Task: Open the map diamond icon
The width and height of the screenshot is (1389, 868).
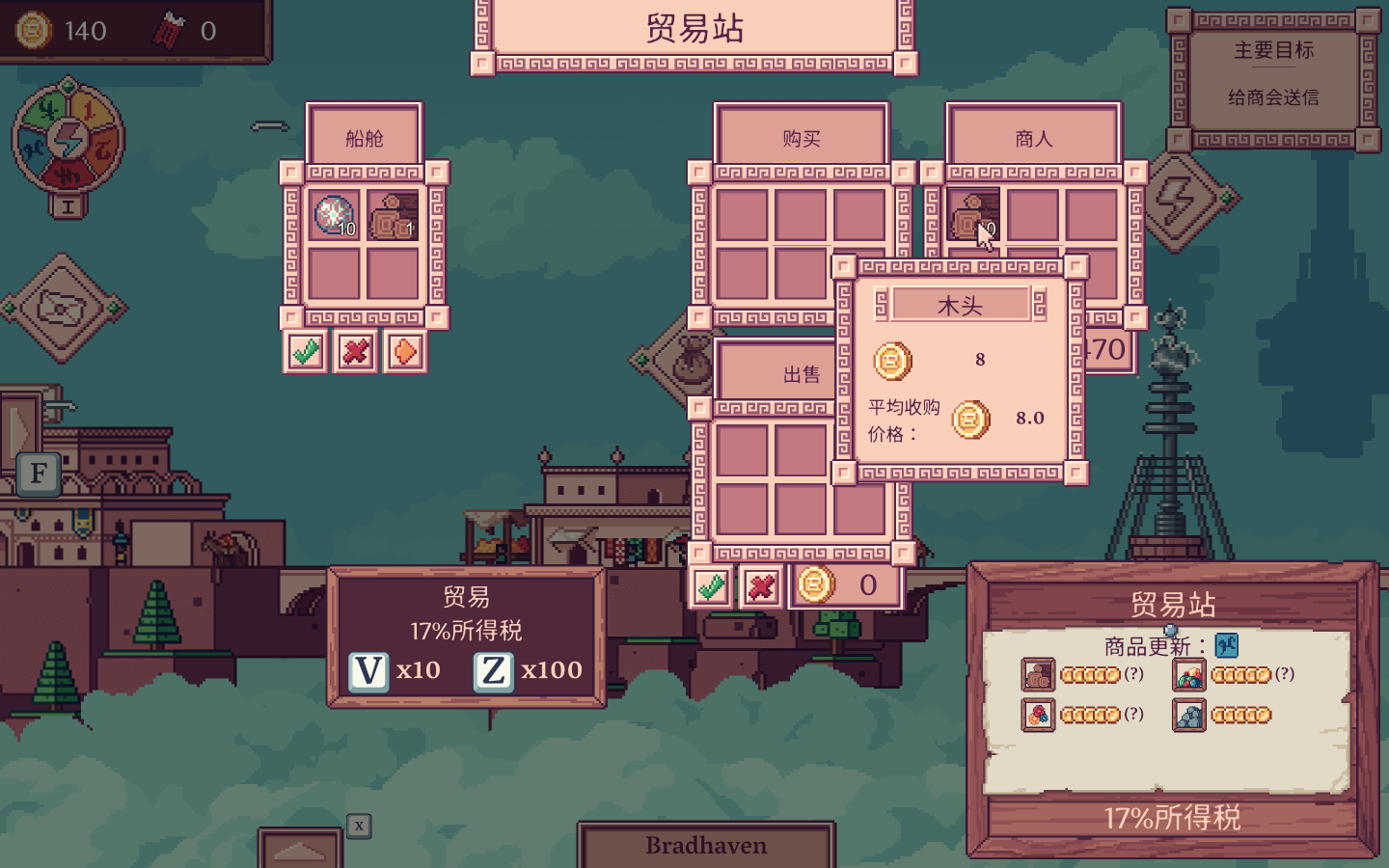Action: click(x=64, y=309)
